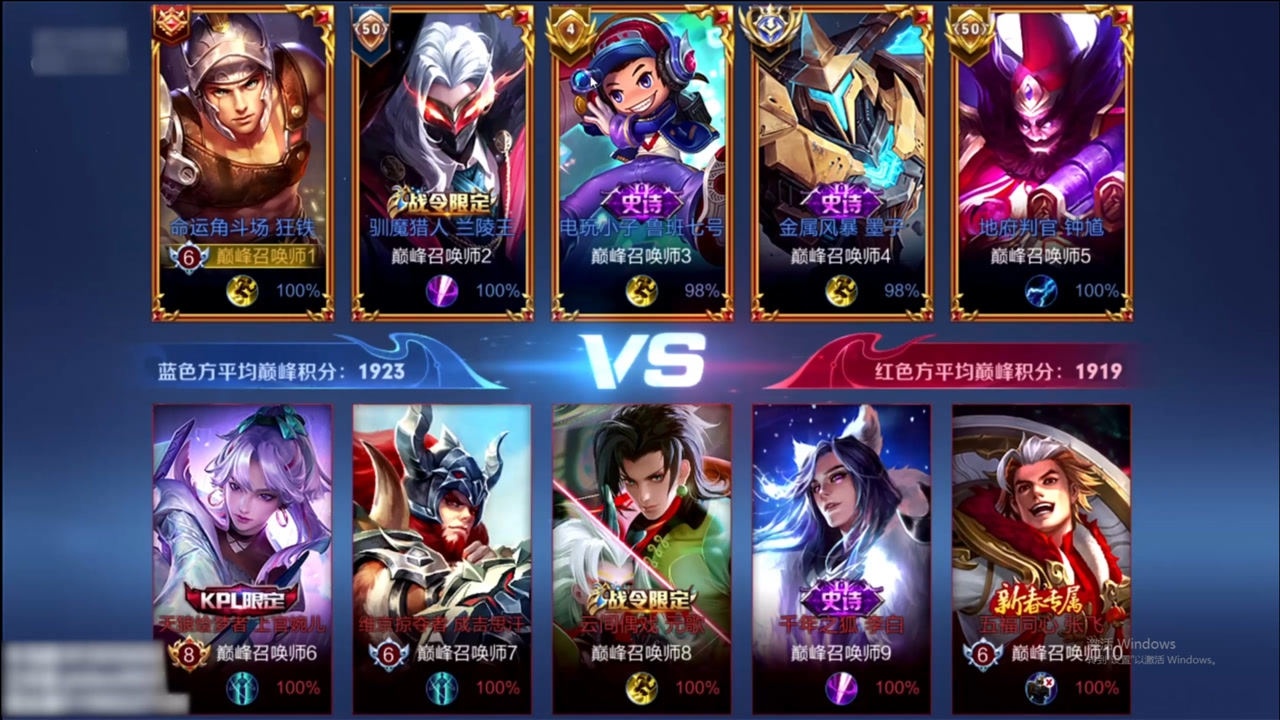Select the 元歌 hero card
This screenshot has height=720, width=1280.
pos(642,520)
